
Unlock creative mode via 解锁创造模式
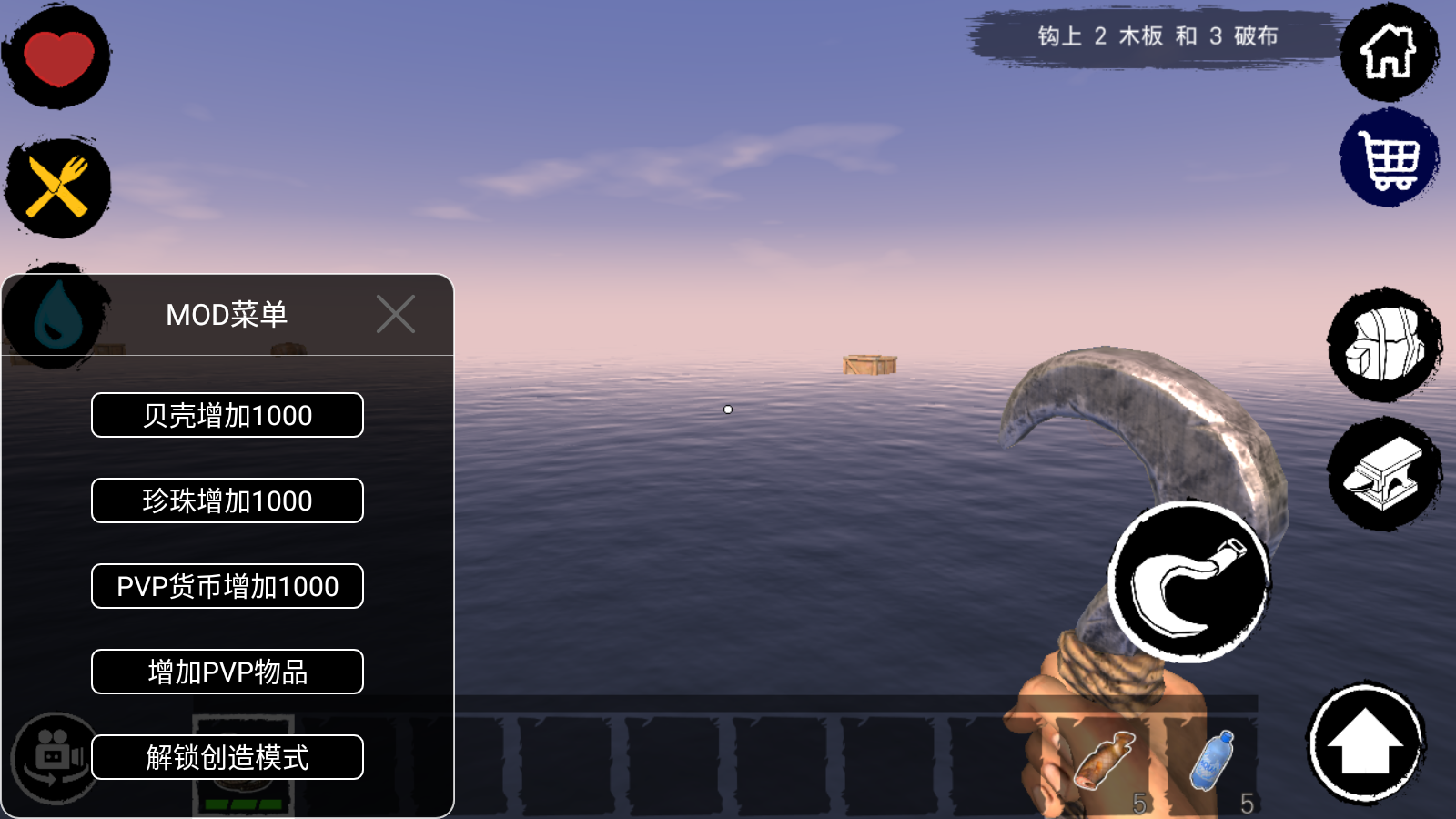227,757
